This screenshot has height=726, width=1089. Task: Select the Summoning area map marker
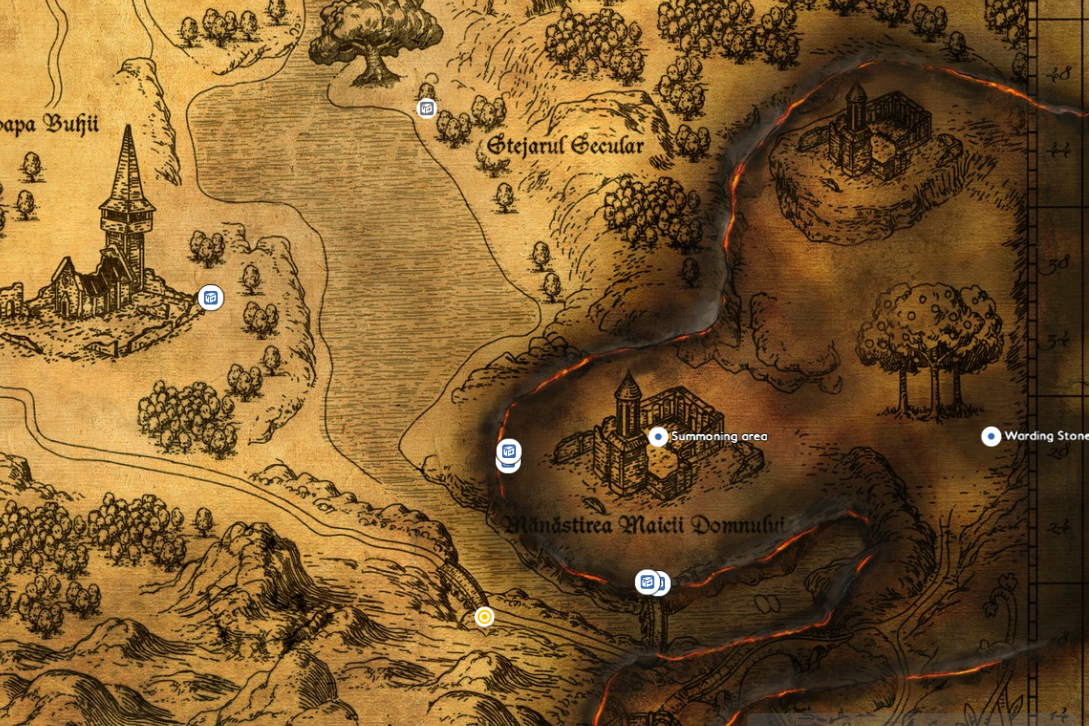click(x=658, y=436)
